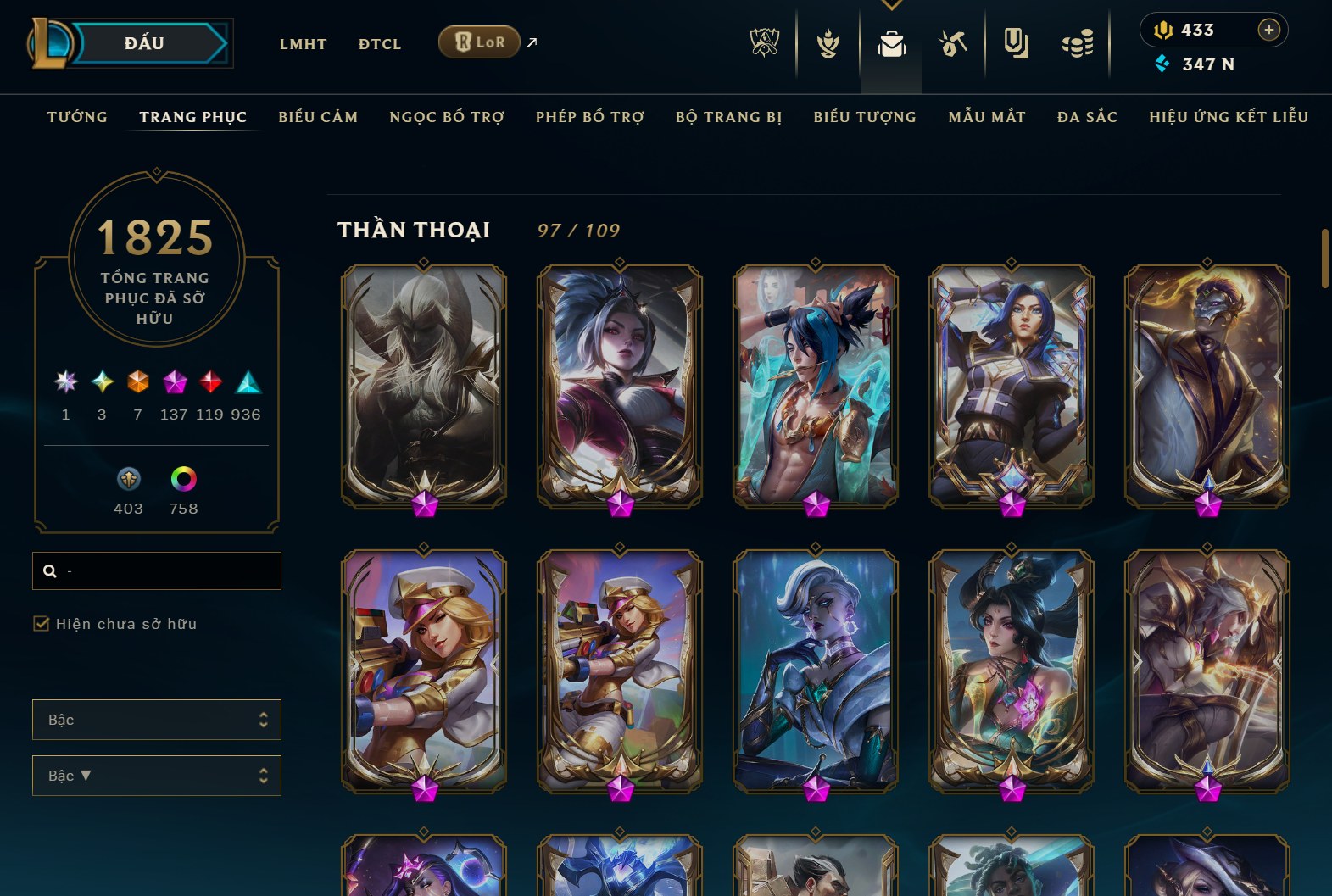
Task: Open the NGỌC BỔ TRỢ runes tab
Action: tap(447, 117)
